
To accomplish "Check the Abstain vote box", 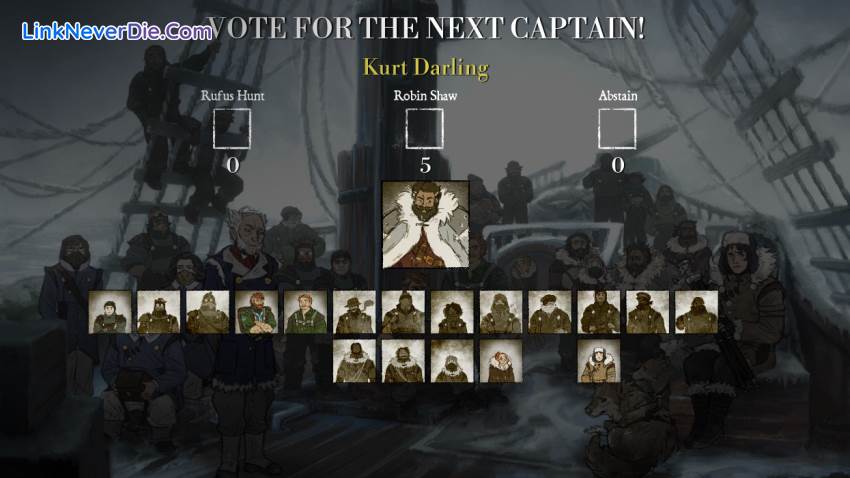I will coord(617,129).
